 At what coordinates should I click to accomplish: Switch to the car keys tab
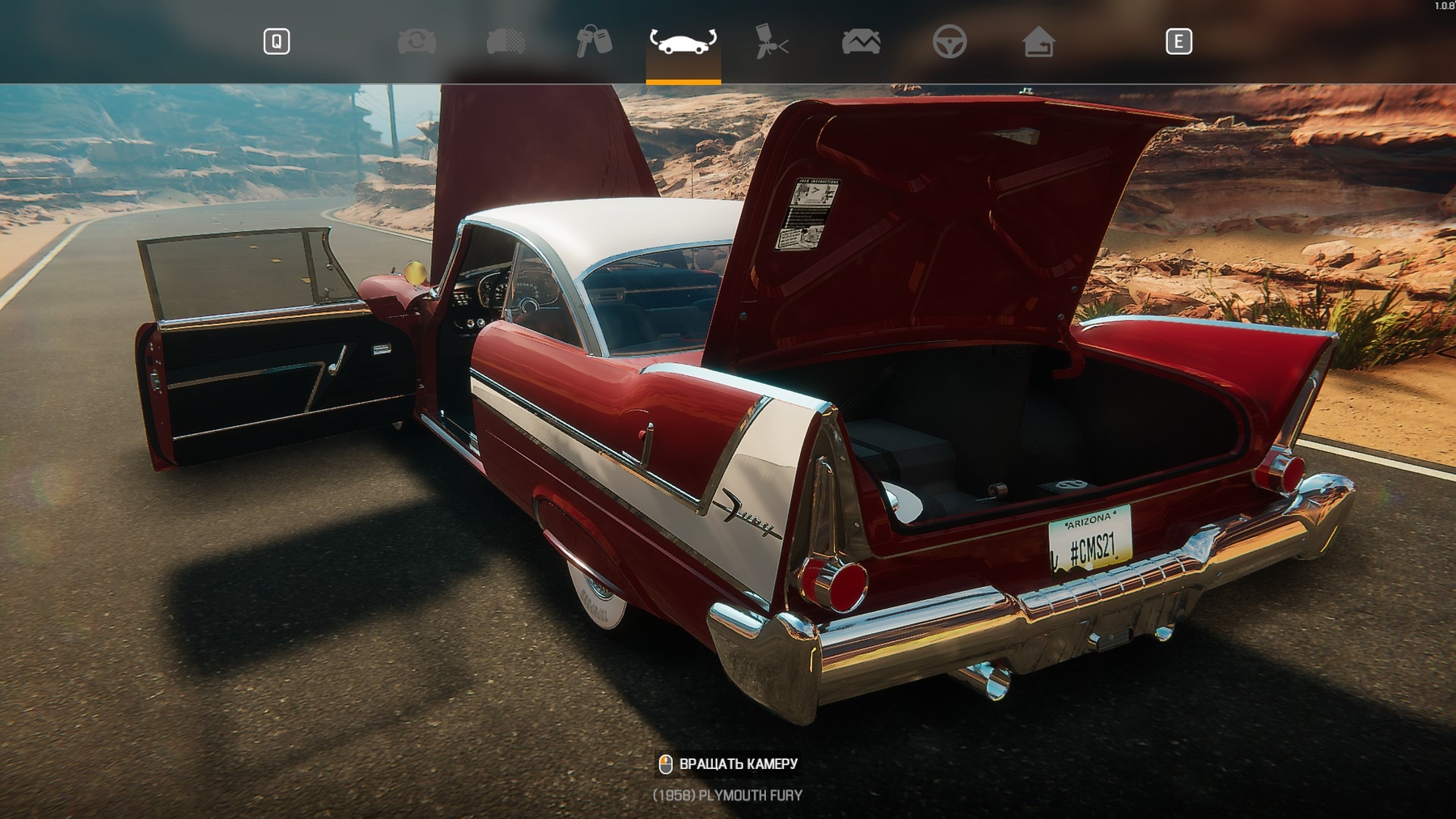594,41
